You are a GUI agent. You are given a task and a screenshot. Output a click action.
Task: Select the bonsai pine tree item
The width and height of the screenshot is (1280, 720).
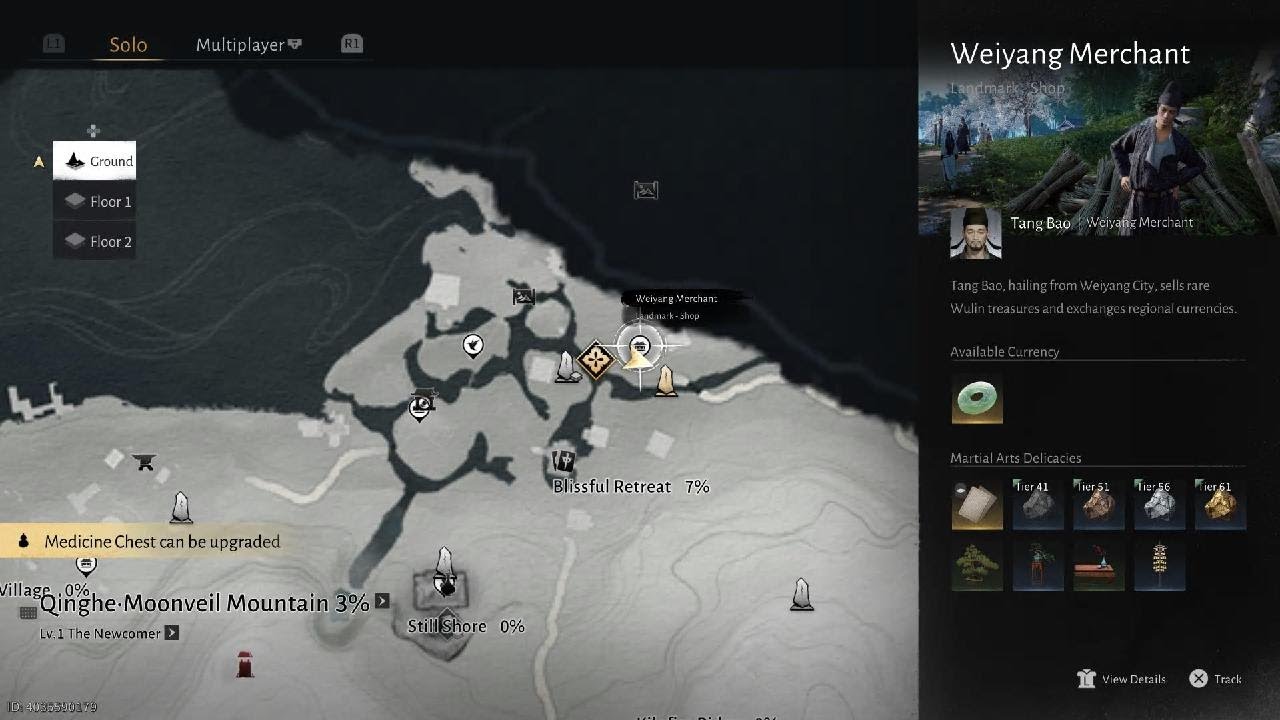(x=977, y=566)
